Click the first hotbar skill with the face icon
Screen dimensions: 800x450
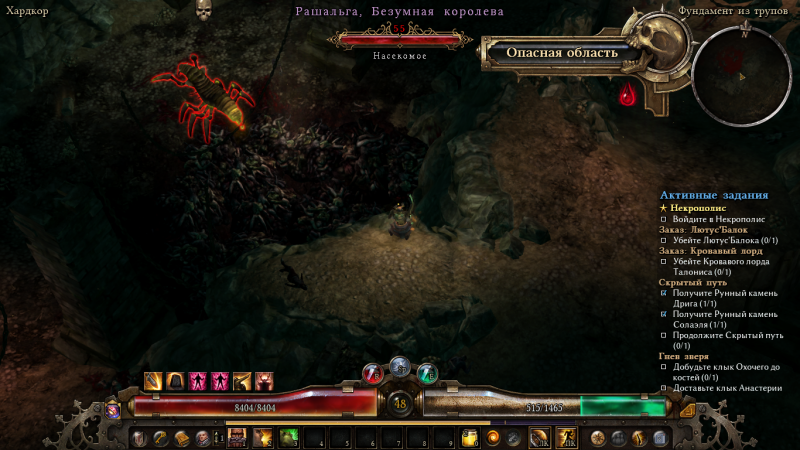coord(239,438)
